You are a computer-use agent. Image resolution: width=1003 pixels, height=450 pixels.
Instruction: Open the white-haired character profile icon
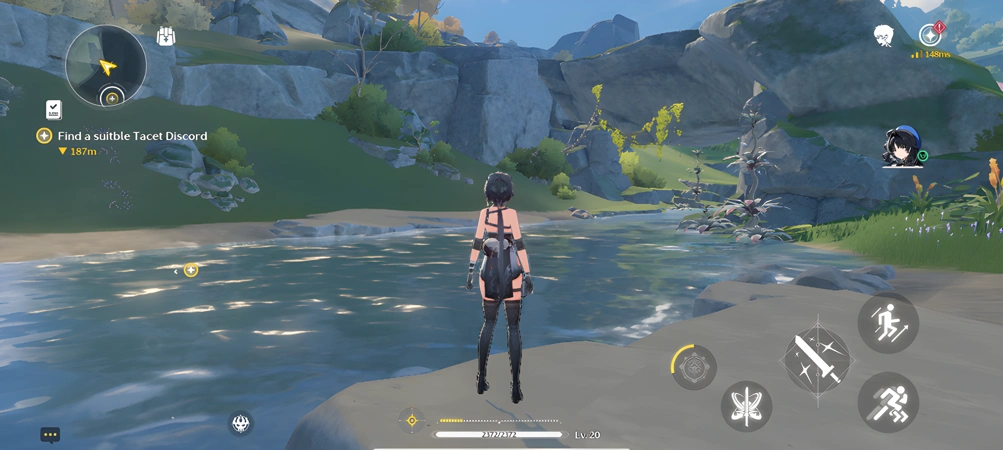(883, 36)
